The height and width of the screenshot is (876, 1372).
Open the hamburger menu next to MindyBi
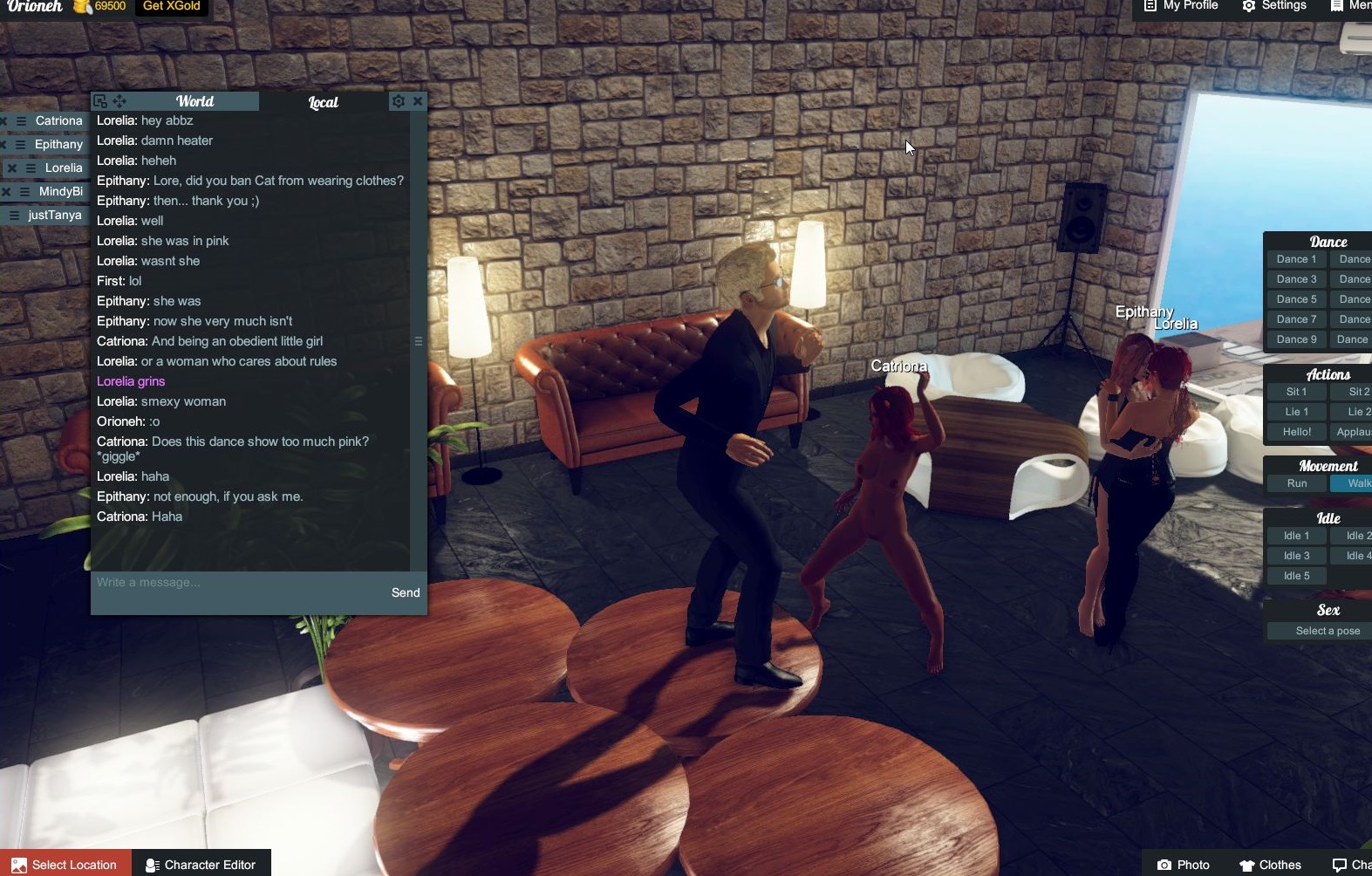click(24, 192)
